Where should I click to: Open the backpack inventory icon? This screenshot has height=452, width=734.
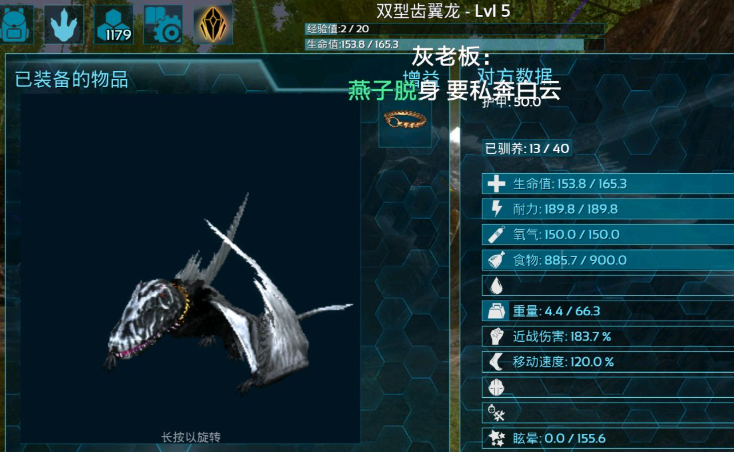18,24
